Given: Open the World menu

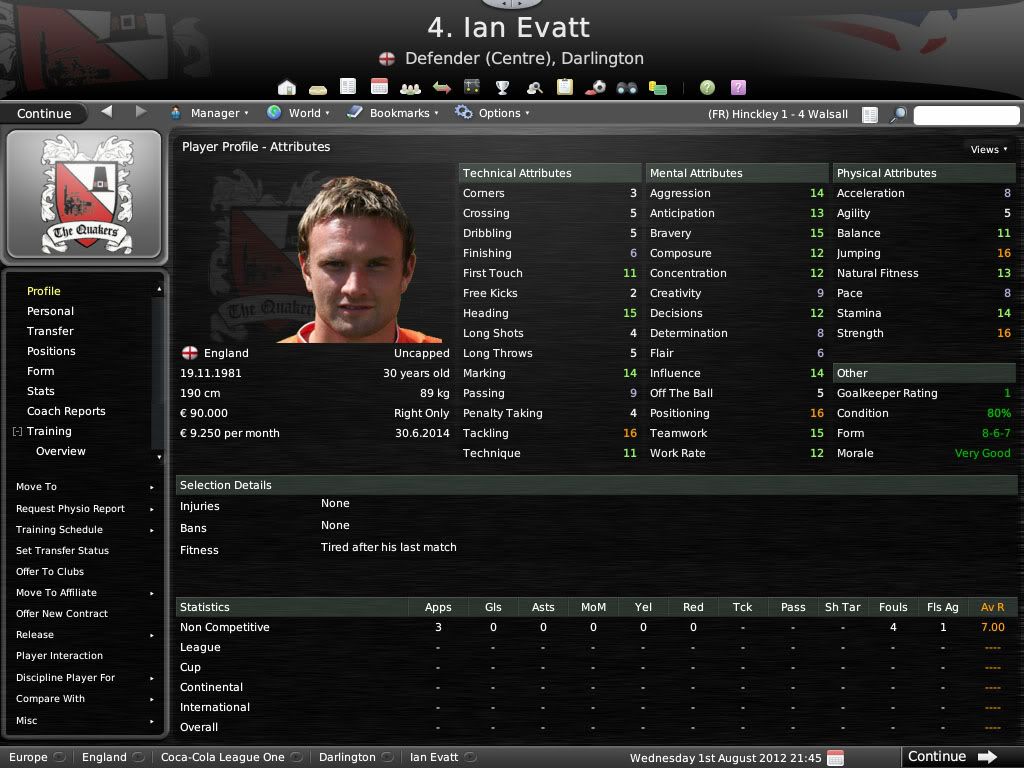Looking at the screenshot, I should point(299,113).
